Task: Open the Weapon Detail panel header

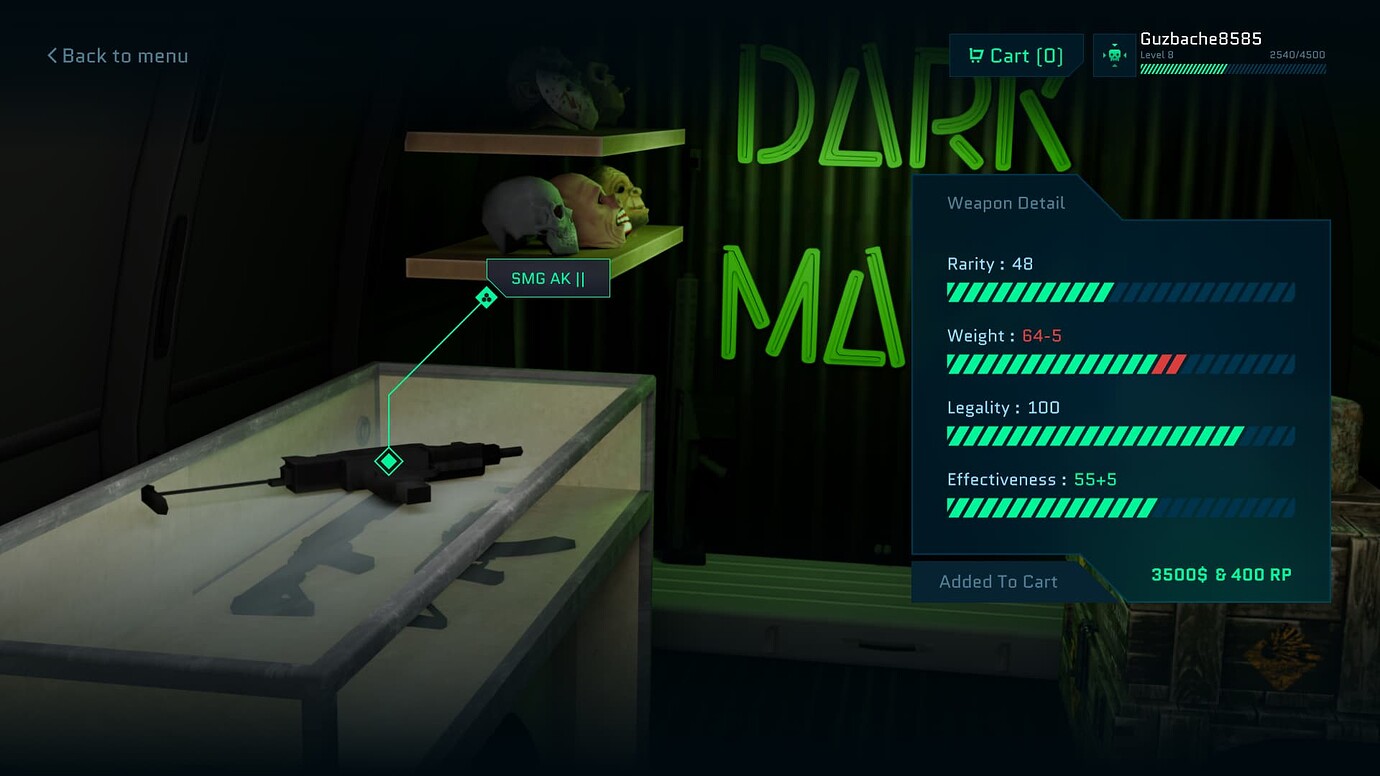Action: click(1005, 203)
